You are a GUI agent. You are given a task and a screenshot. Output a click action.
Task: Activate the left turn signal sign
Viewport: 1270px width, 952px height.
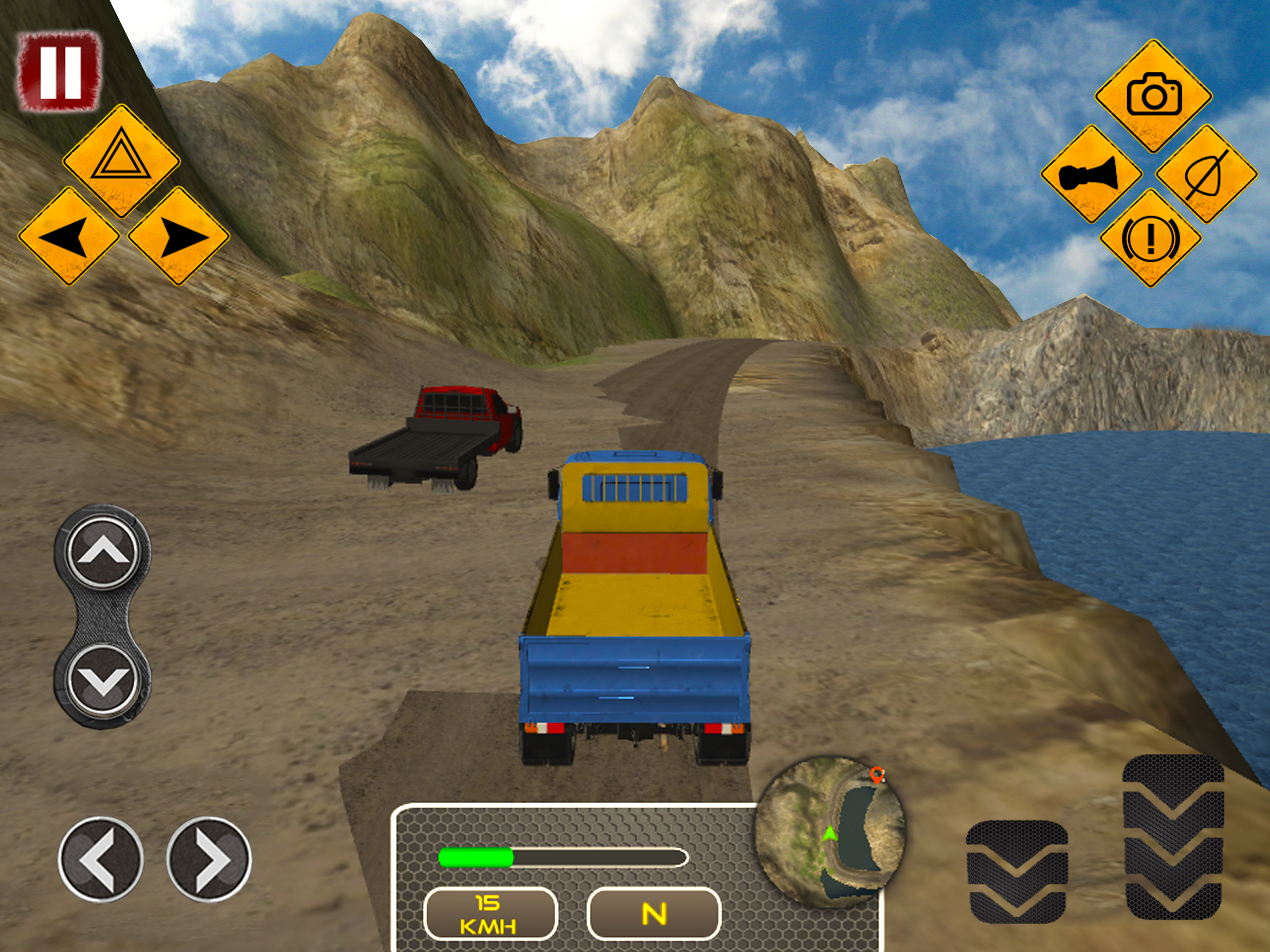(x=68, y=236)
